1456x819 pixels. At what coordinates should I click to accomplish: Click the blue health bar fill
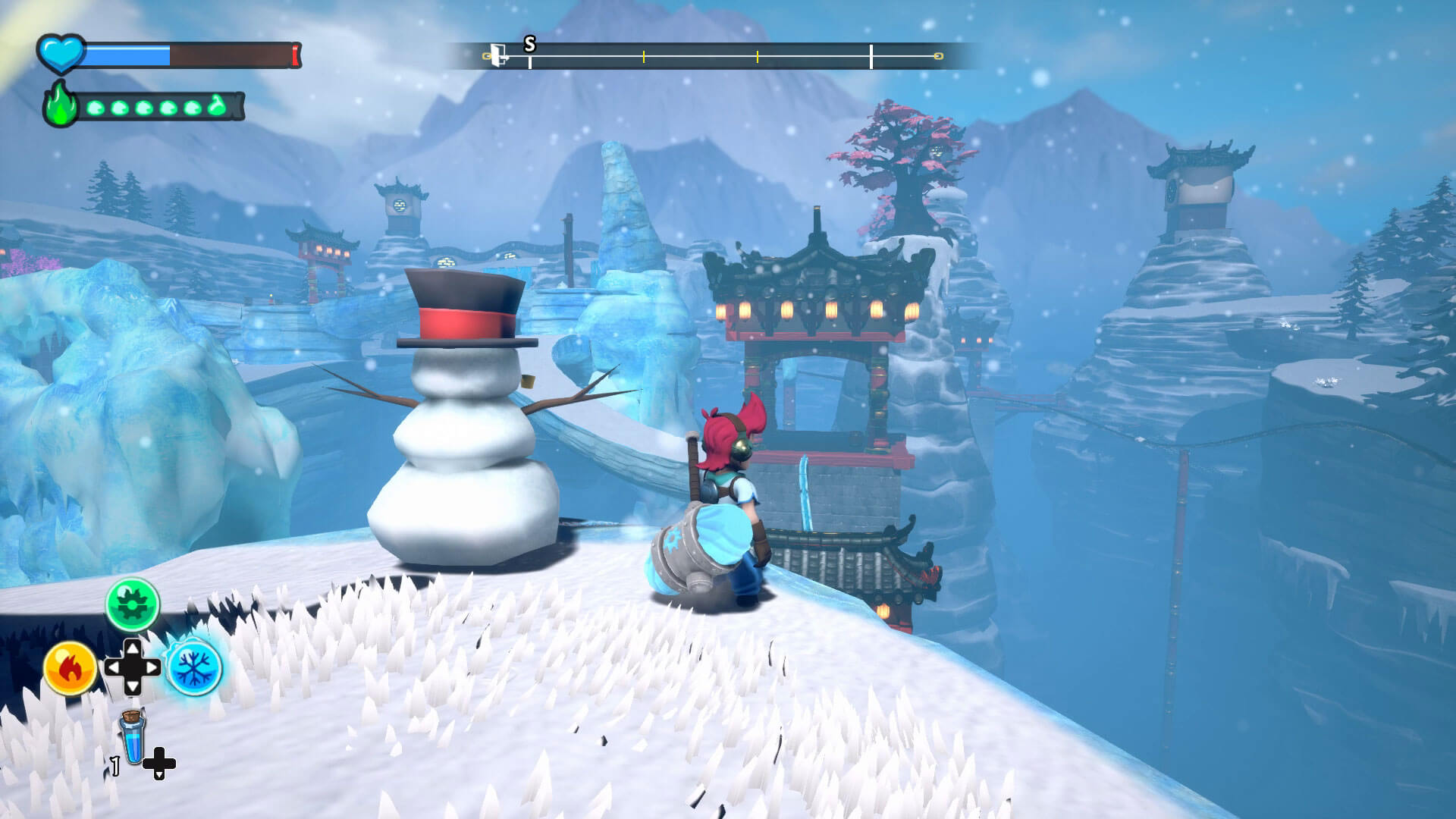tap(128, 55)
